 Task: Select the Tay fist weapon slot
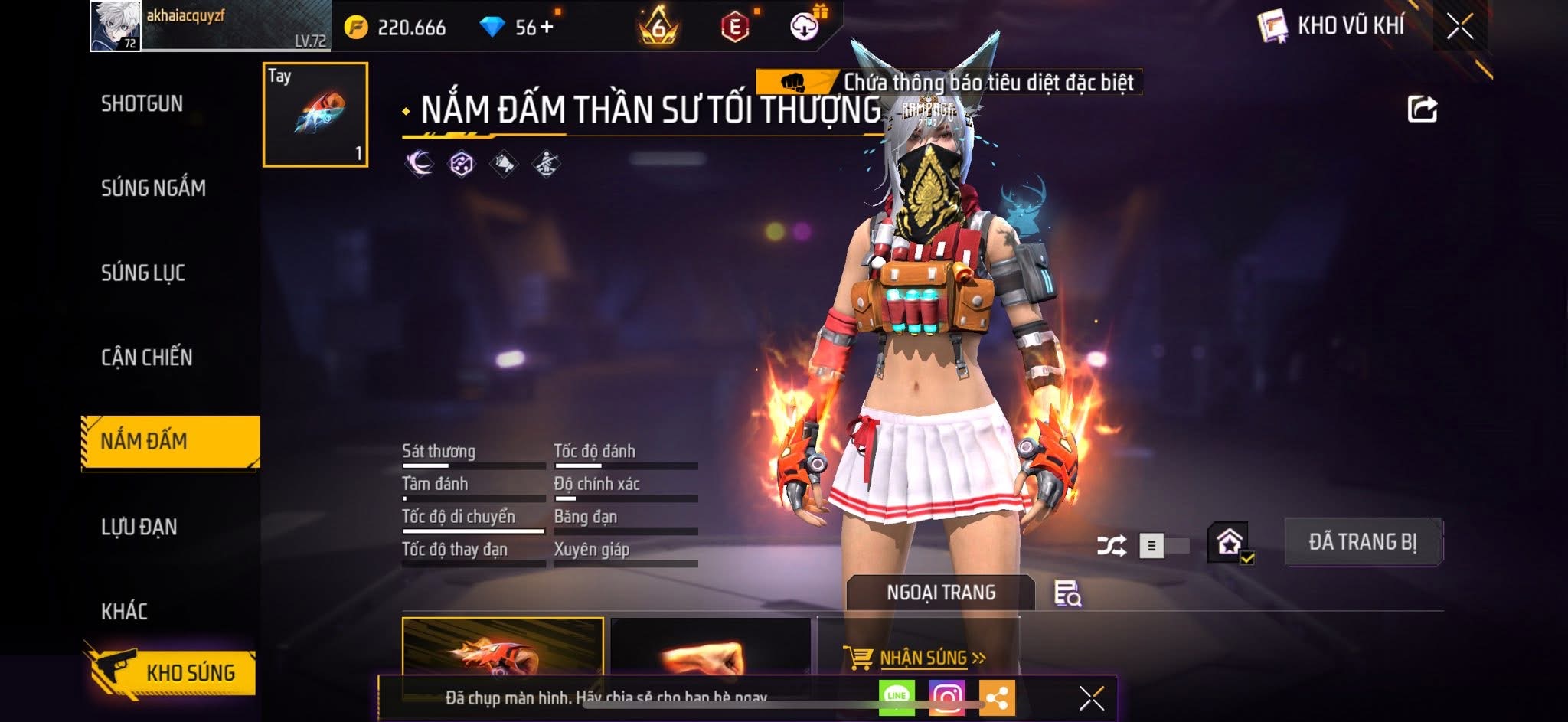315,115
